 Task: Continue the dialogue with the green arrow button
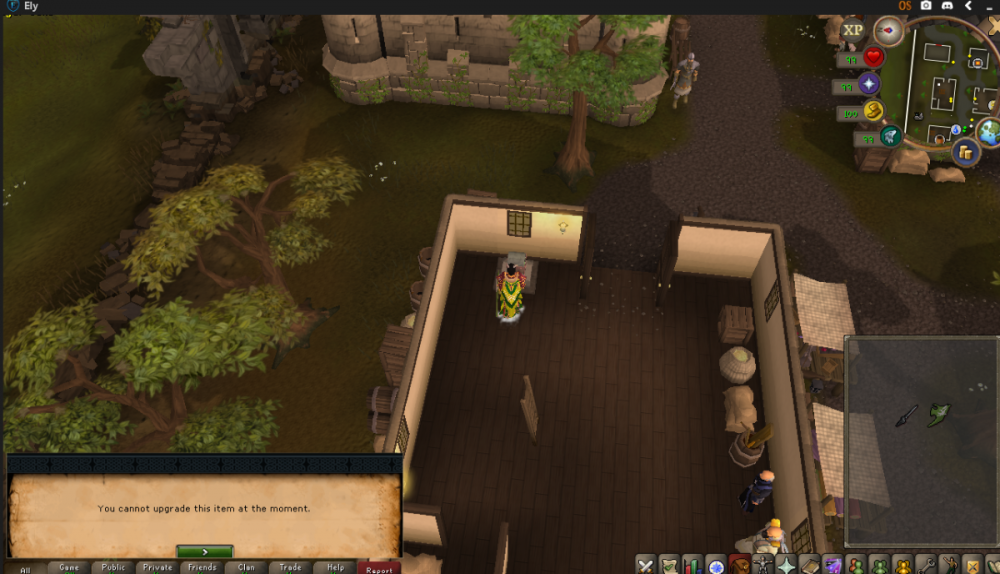tap(204, 551)
